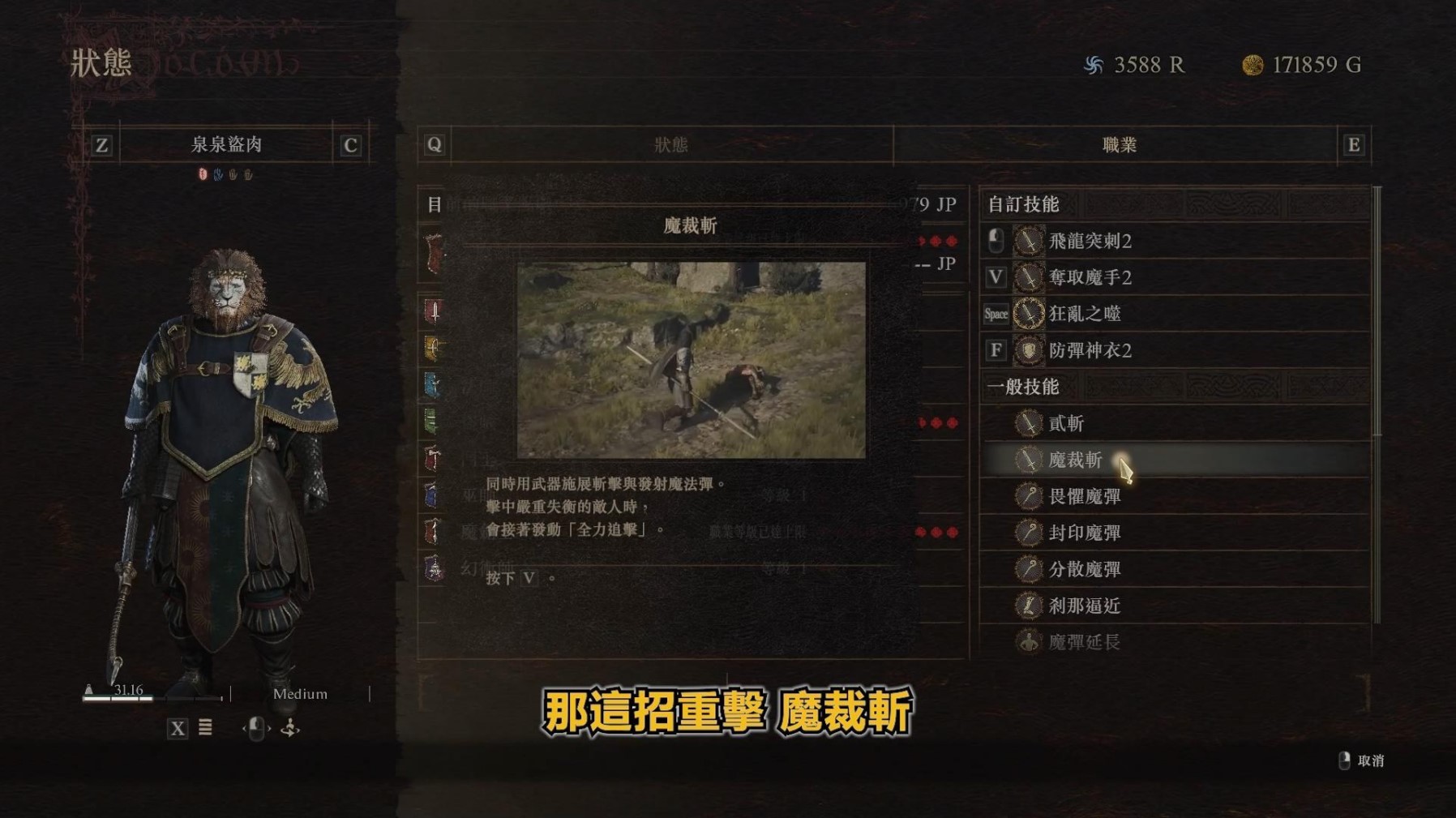
Task: Select the 飛龍突刺2 skill icon
Action: (x=1028, y=241)
